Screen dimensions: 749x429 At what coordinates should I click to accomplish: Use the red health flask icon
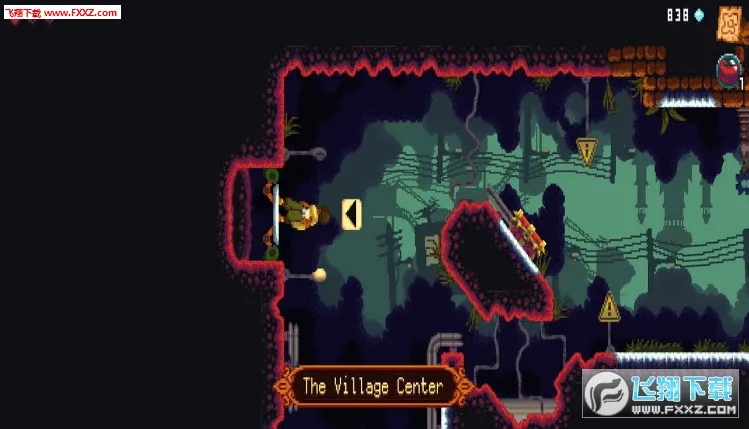click(729, 71)
